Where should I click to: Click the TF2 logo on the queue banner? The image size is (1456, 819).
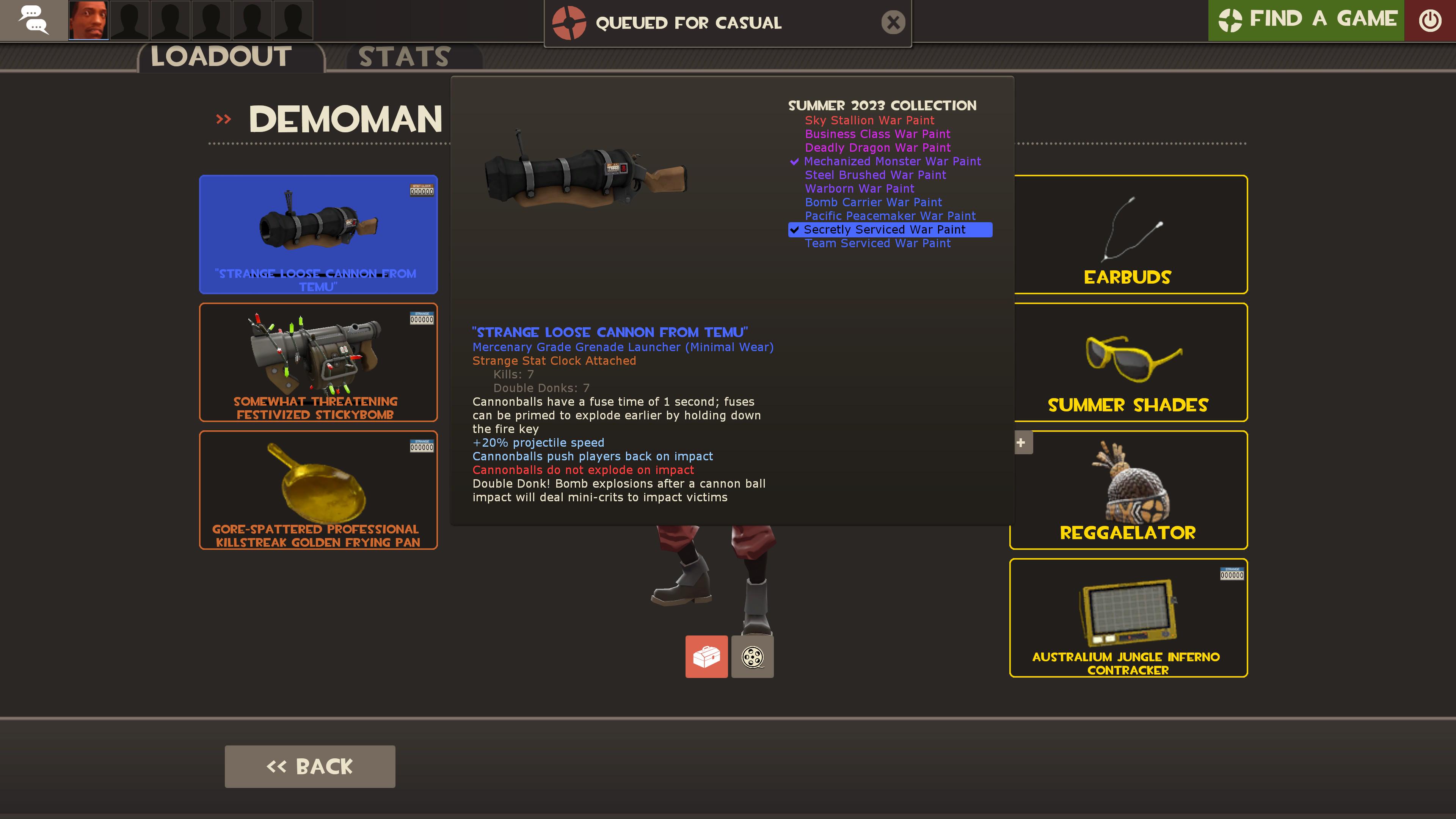570,23
